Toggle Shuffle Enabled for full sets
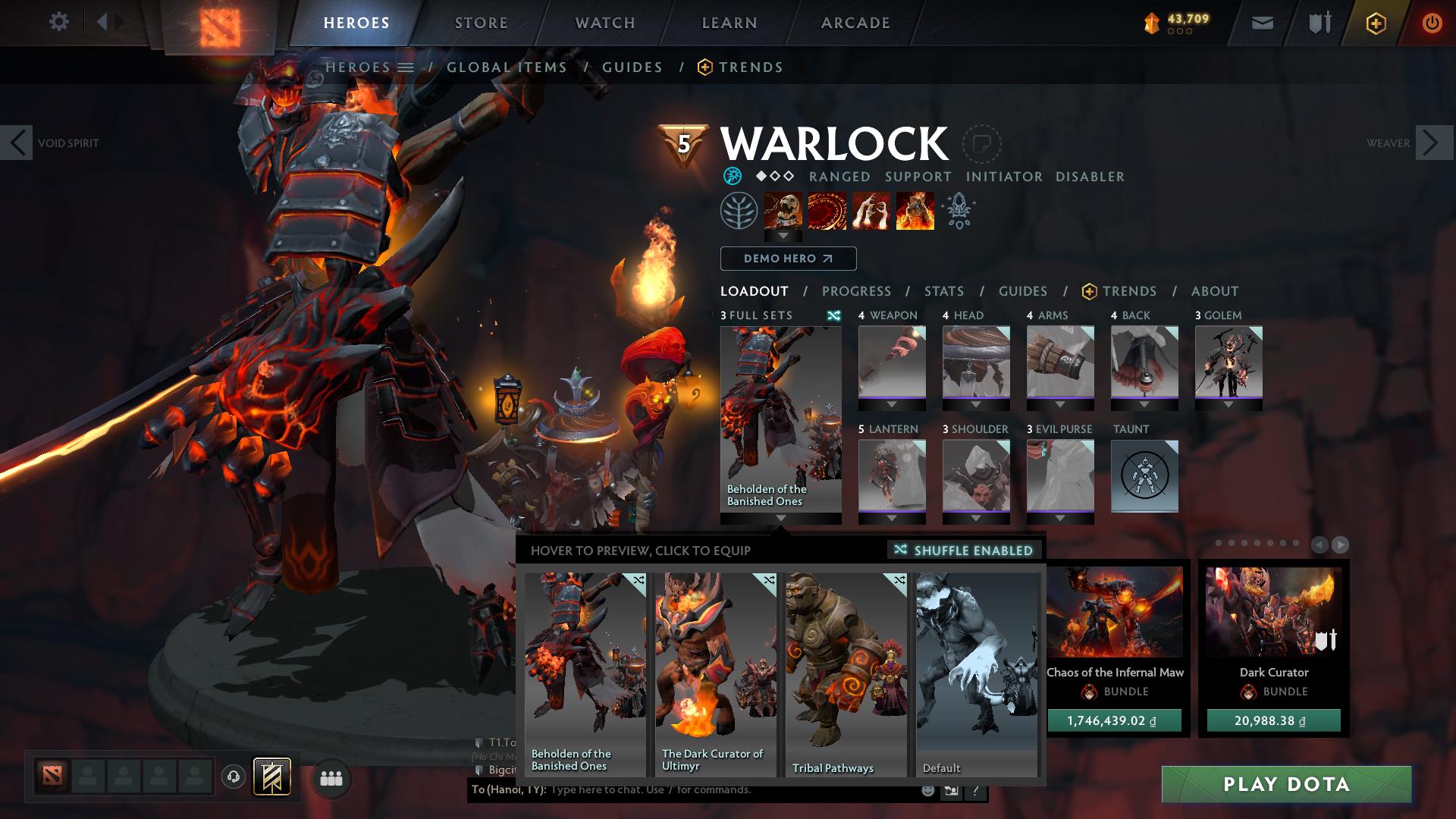This screenshot has width=1456, height=819. pyautogui.click(x=964, y=551)
